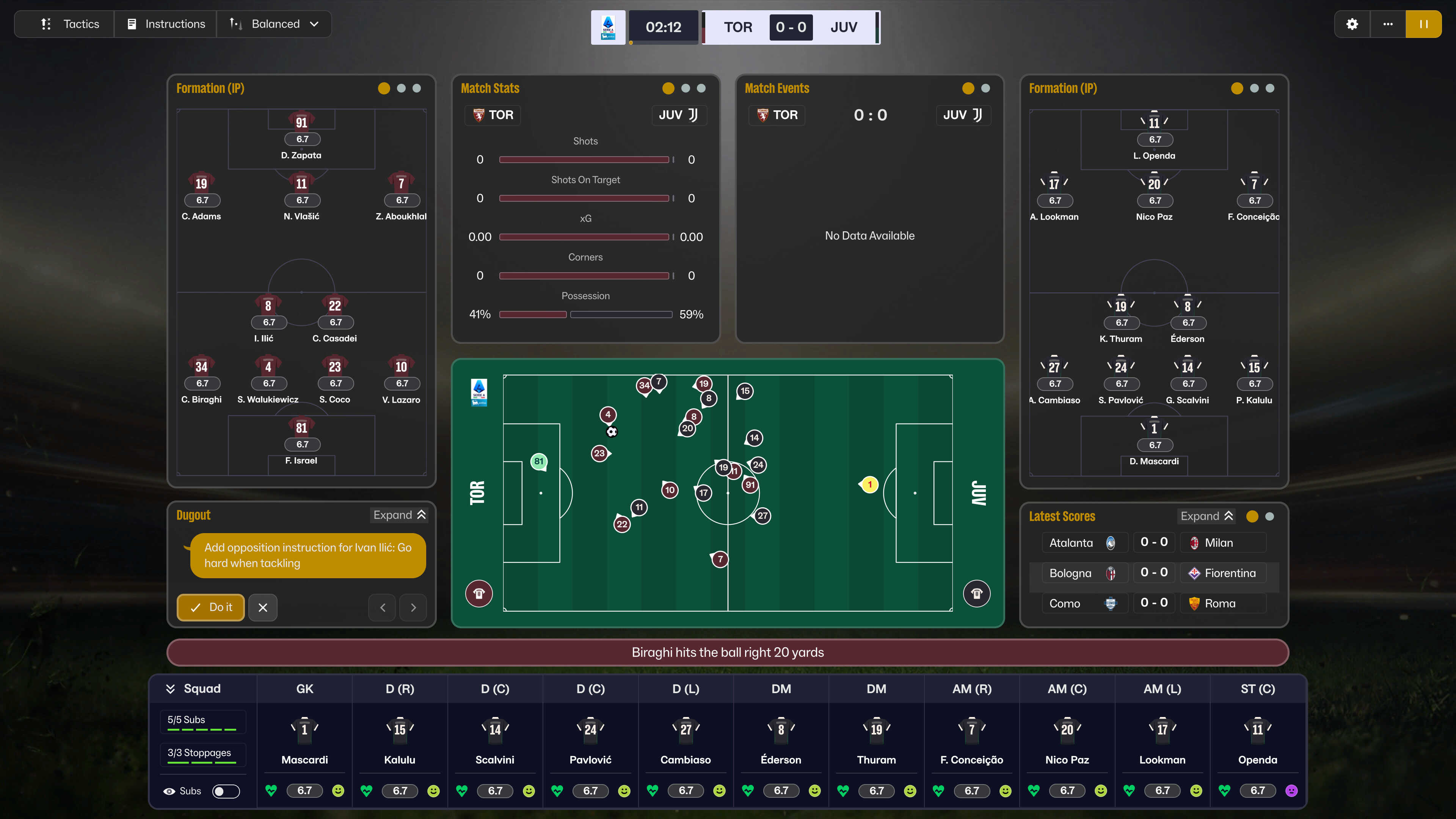This screenshot has height=819, width=1456.
Task: Select D. Zapata in Torino's formation
Action: coord(302,136)
